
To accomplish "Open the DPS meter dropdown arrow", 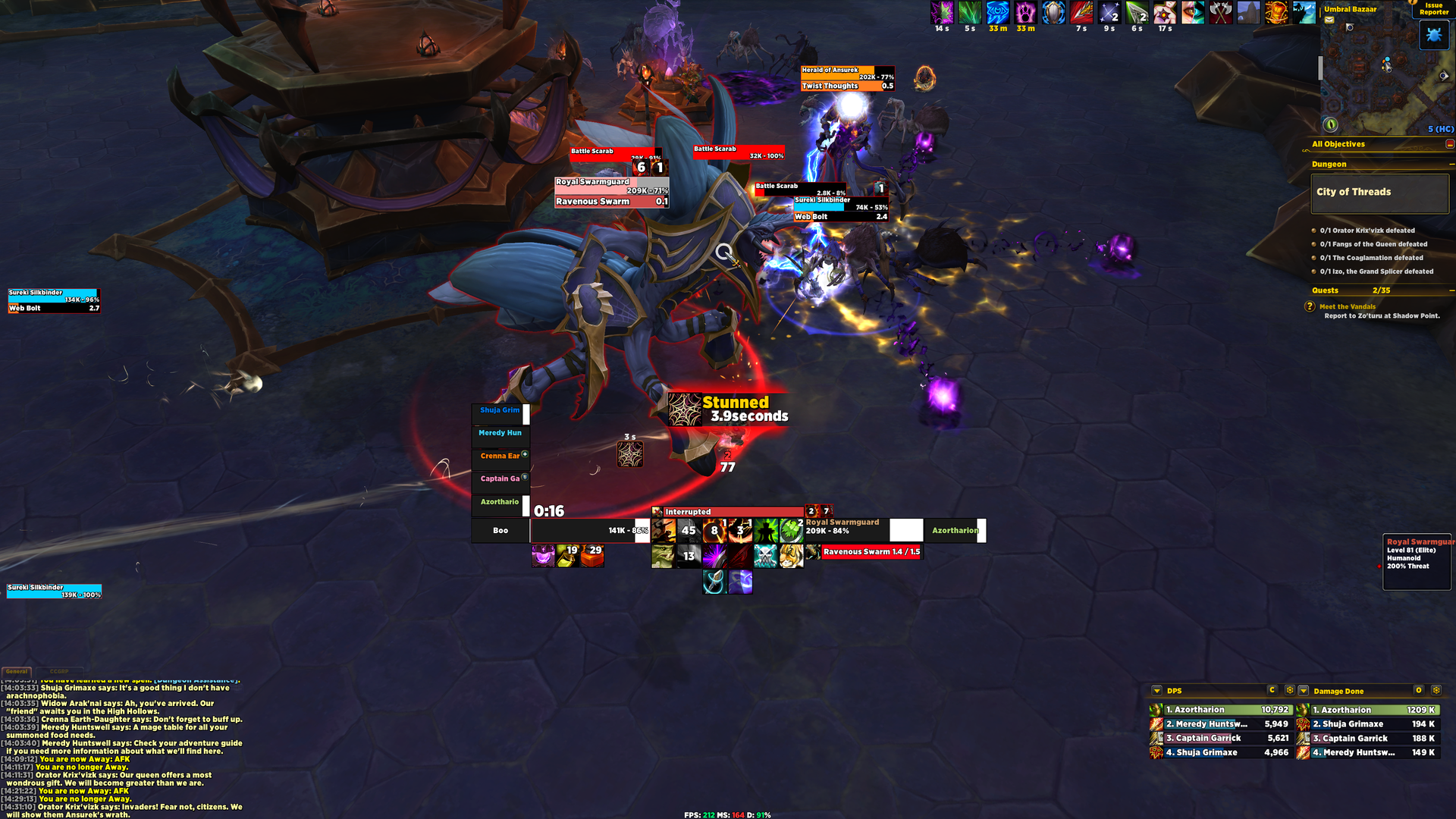I will click(x=1156, y=691).
